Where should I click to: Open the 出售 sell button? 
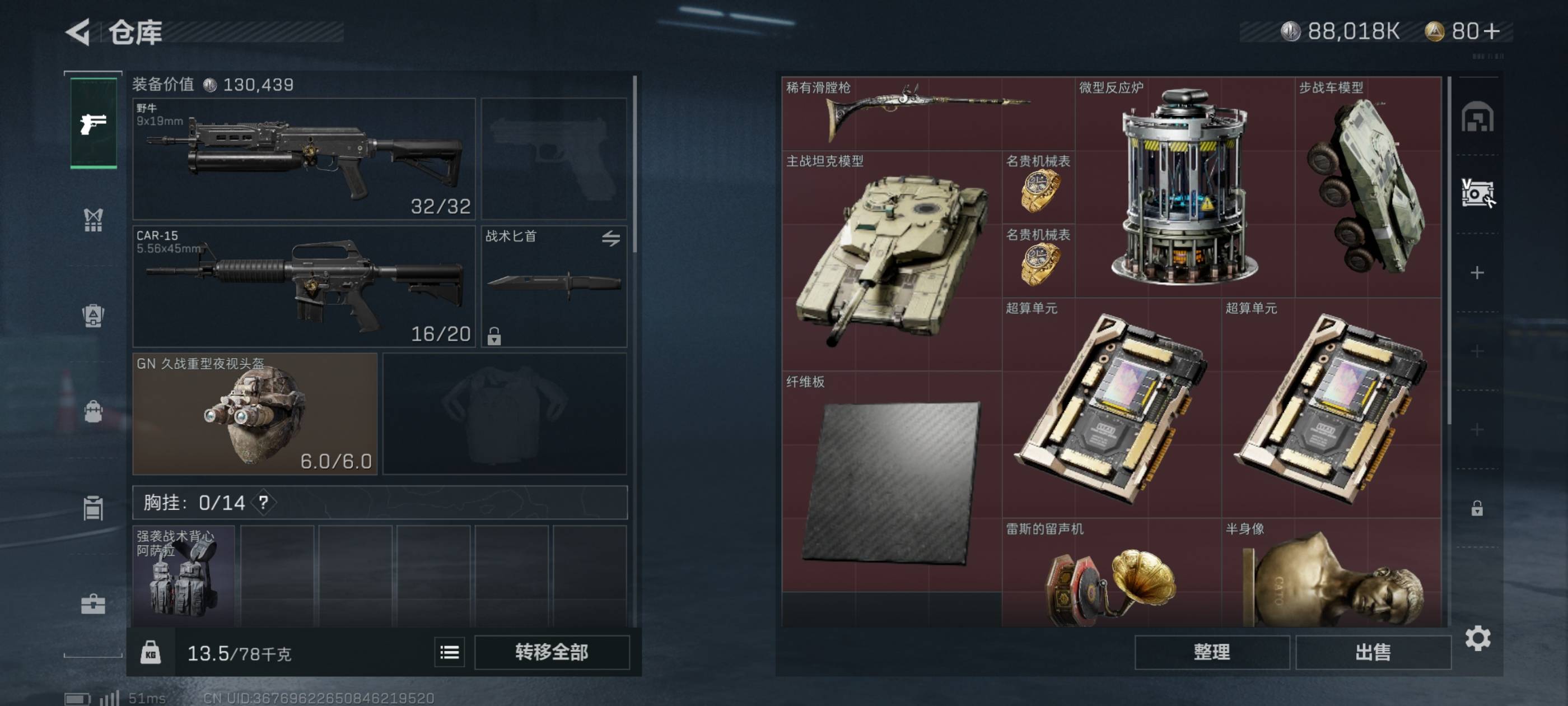coord(1373,652)
